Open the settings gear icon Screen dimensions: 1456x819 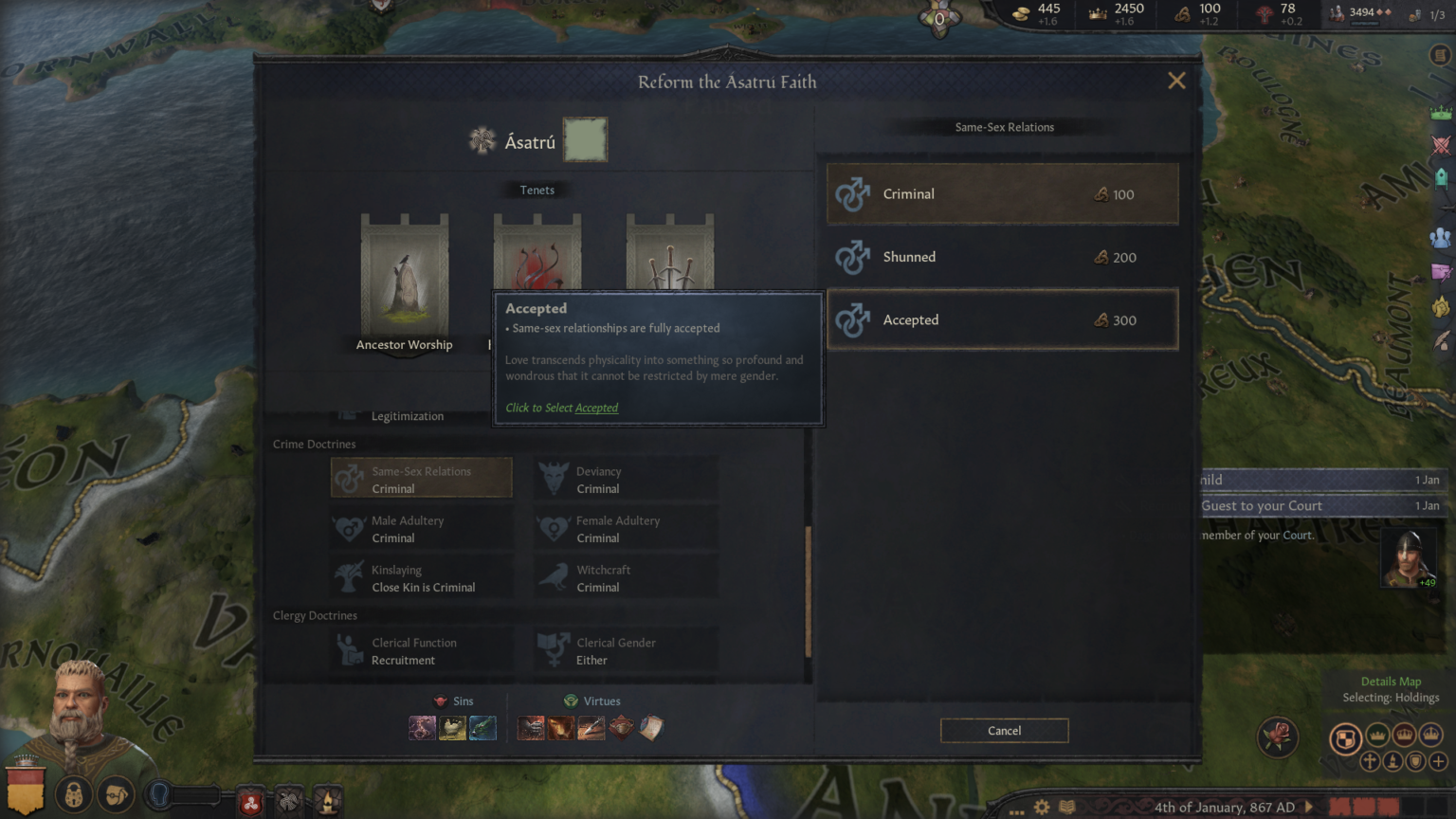point(1042,807)
